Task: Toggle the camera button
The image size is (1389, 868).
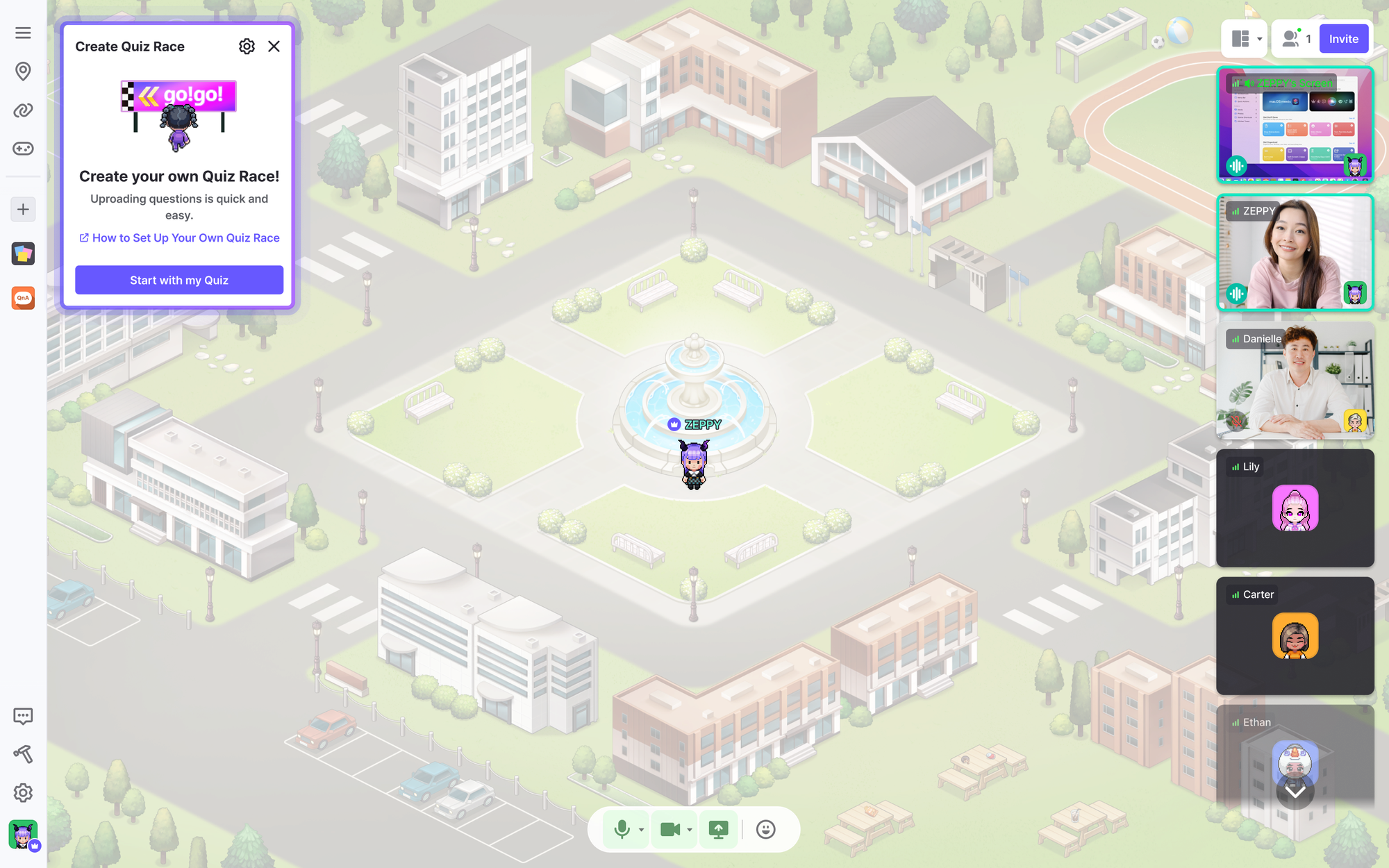Action: (x=669, y=829)
